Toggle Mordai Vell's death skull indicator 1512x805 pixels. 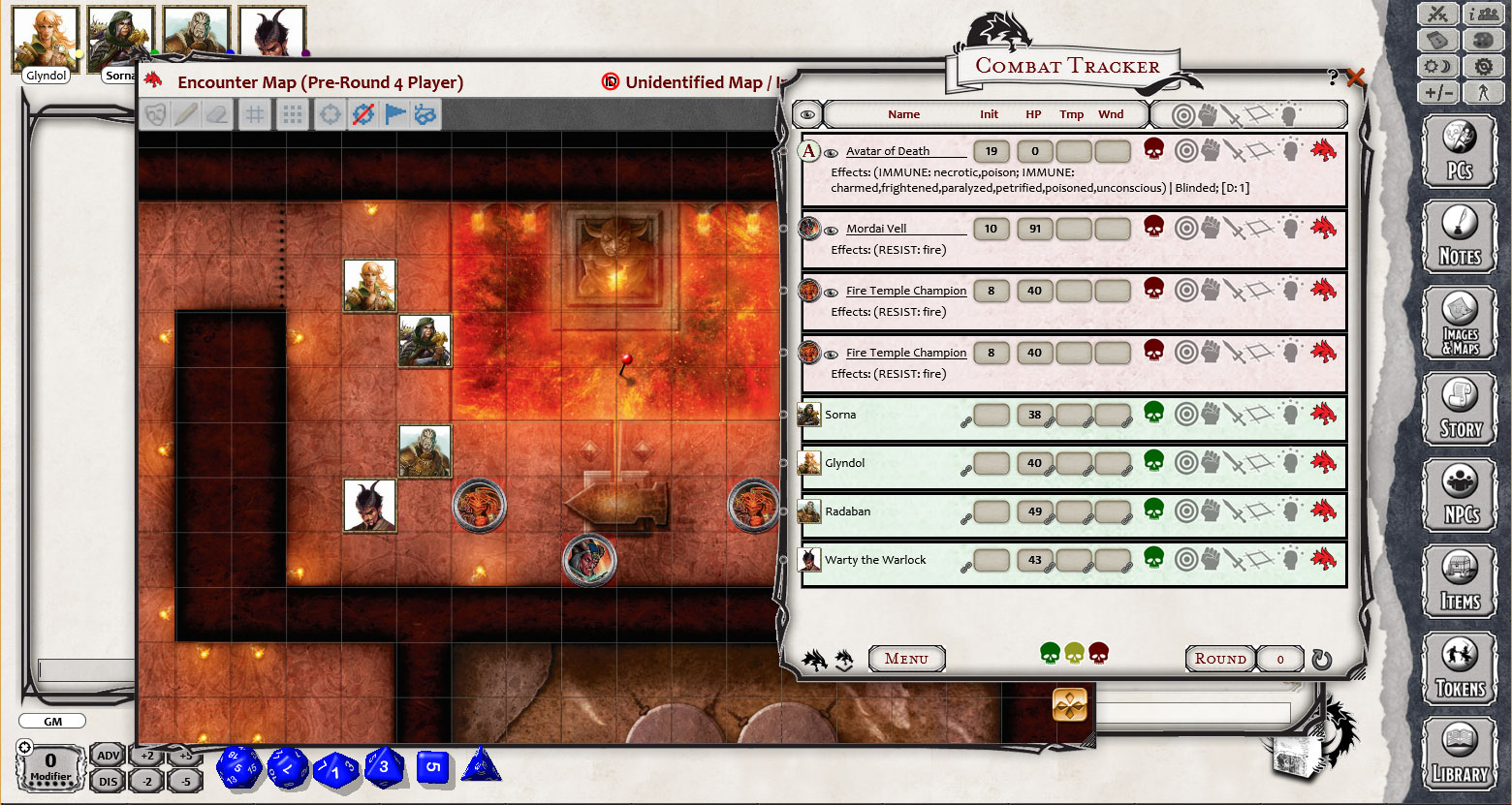click(x=1153, y=230)
